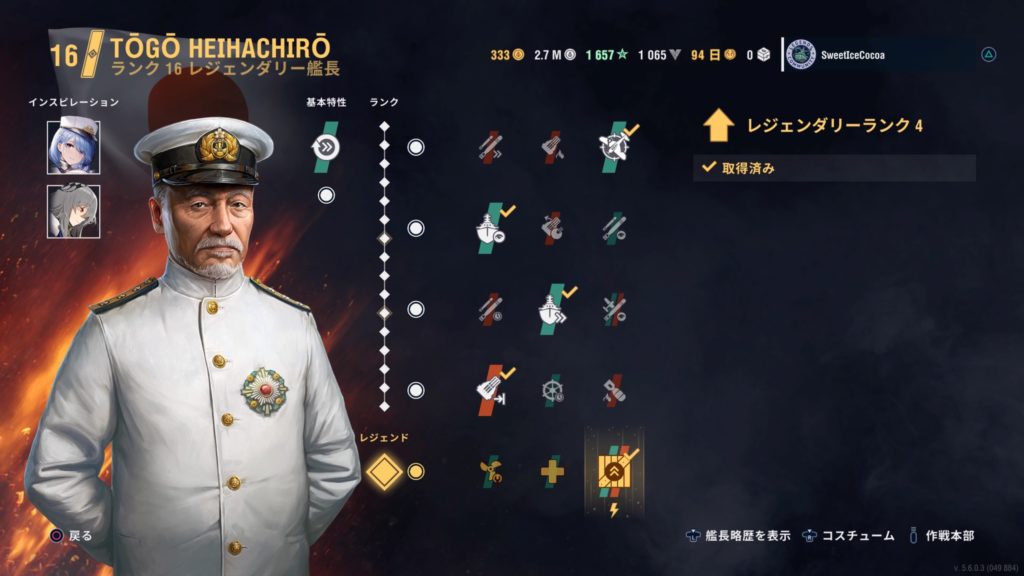The height and width of the screenshot is (576, 1024).
Task: Select the bomb skill icon
Action: click(613, 388)
